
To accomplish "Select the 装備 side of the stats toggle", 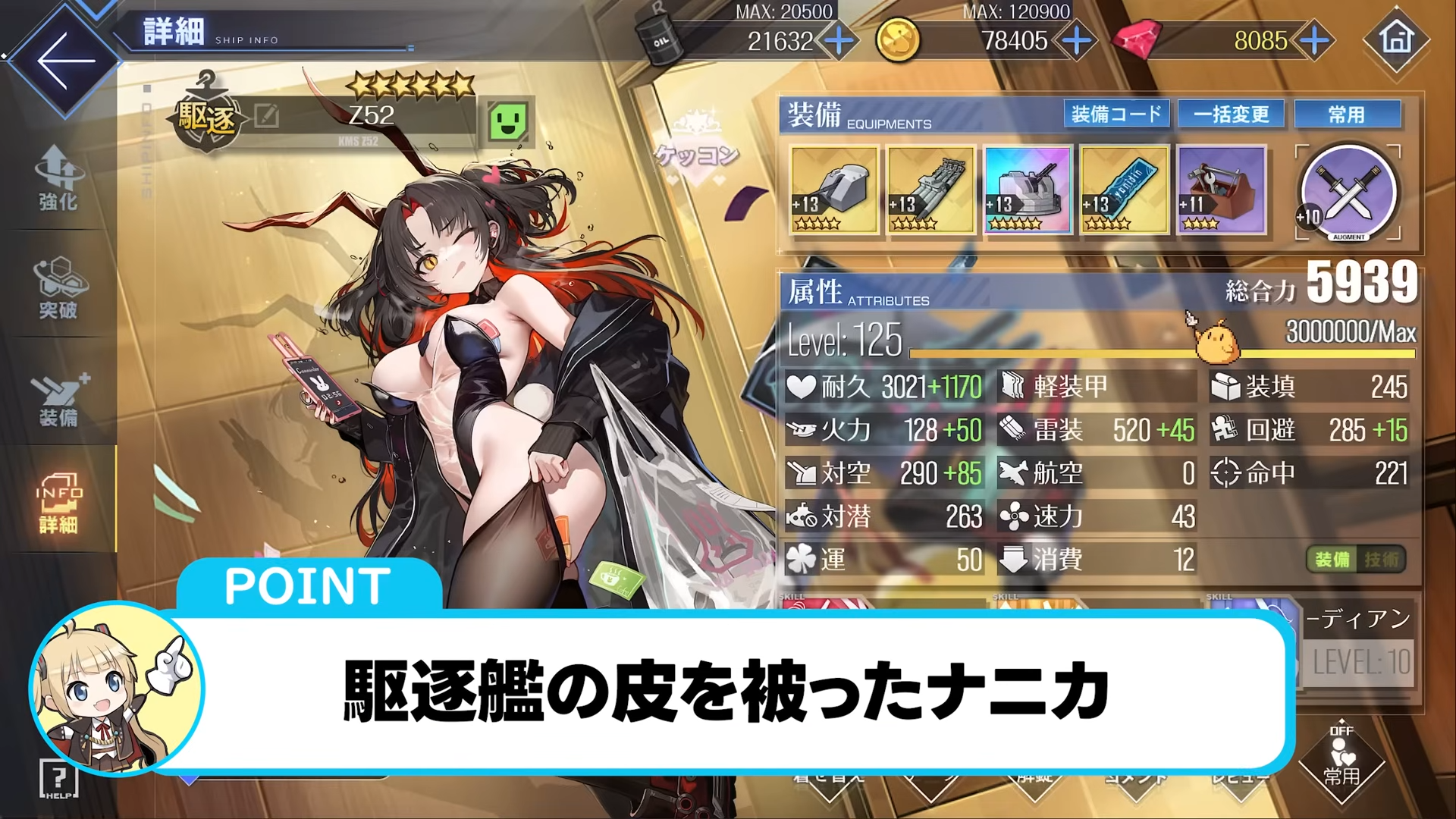I will coord(1332,559).
